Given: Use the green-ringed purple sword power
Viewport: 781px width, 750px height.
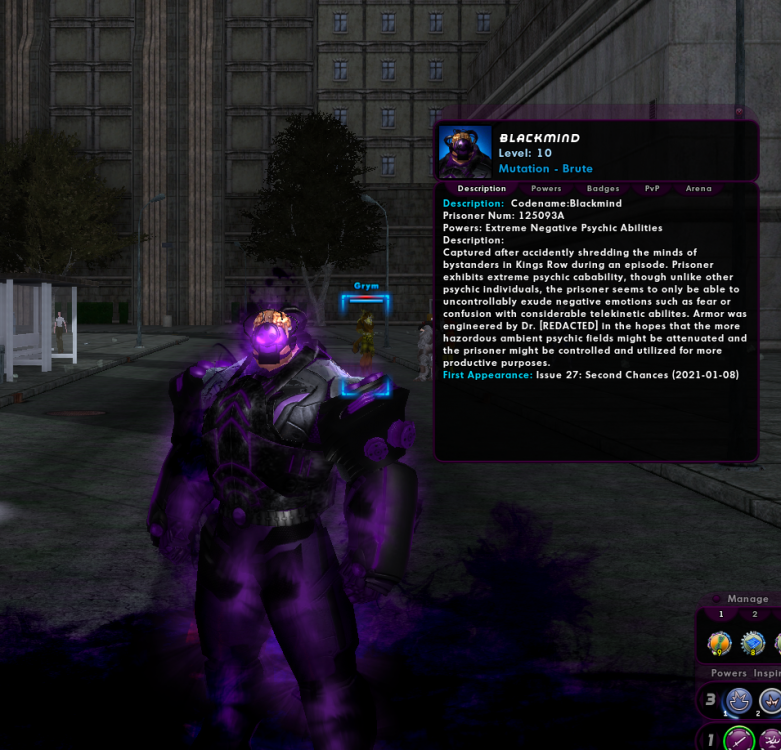Looking at the screenshot, I should 739,740.
